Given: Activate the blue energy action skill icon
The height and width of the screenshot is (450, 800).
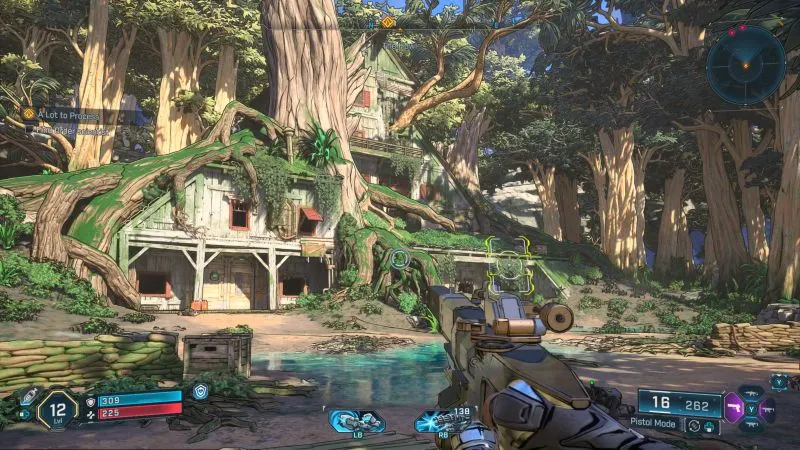Looking at the screenshot, I should coord(440,422).
